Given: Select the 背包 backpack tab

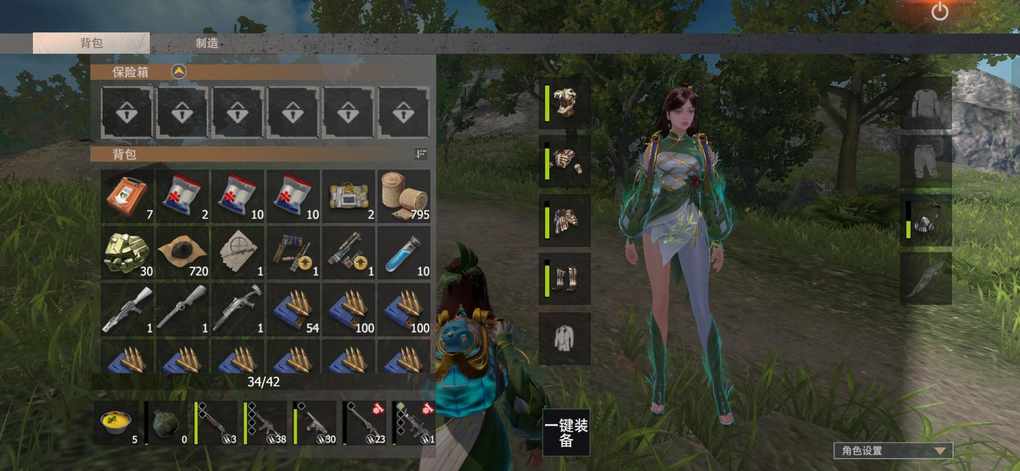Looking at the screenshot, I should (x=91, y=43).
